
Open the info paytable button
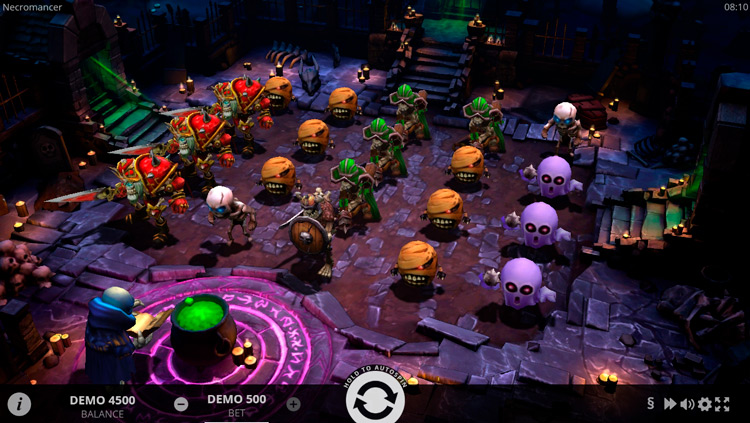[19, 404]
